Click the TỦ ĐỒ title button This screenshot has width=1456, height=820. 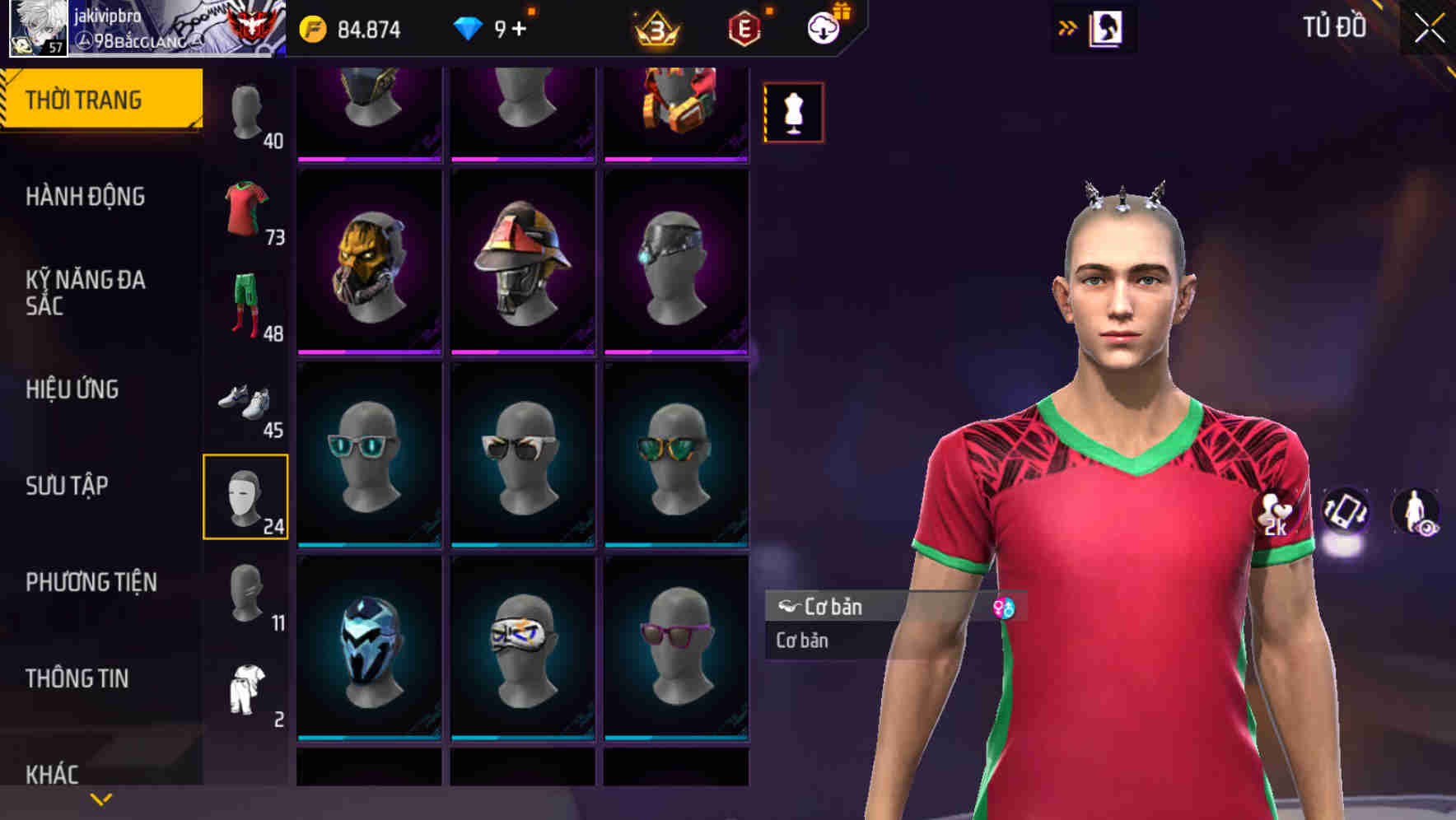[1333, 27]
